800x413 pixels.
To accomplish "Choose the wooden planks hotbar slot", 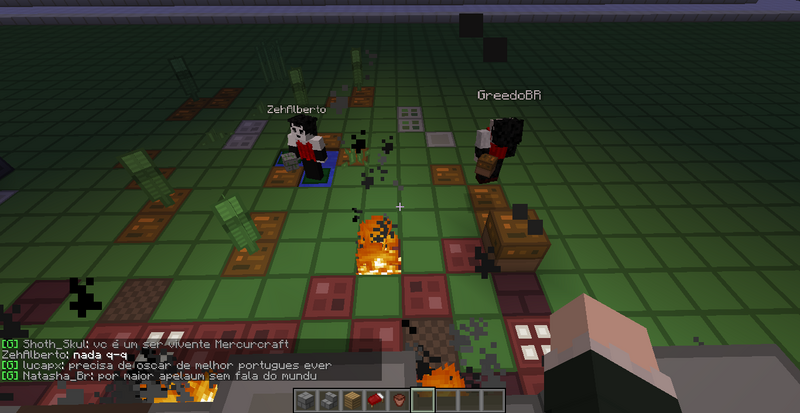I will 352,401.
